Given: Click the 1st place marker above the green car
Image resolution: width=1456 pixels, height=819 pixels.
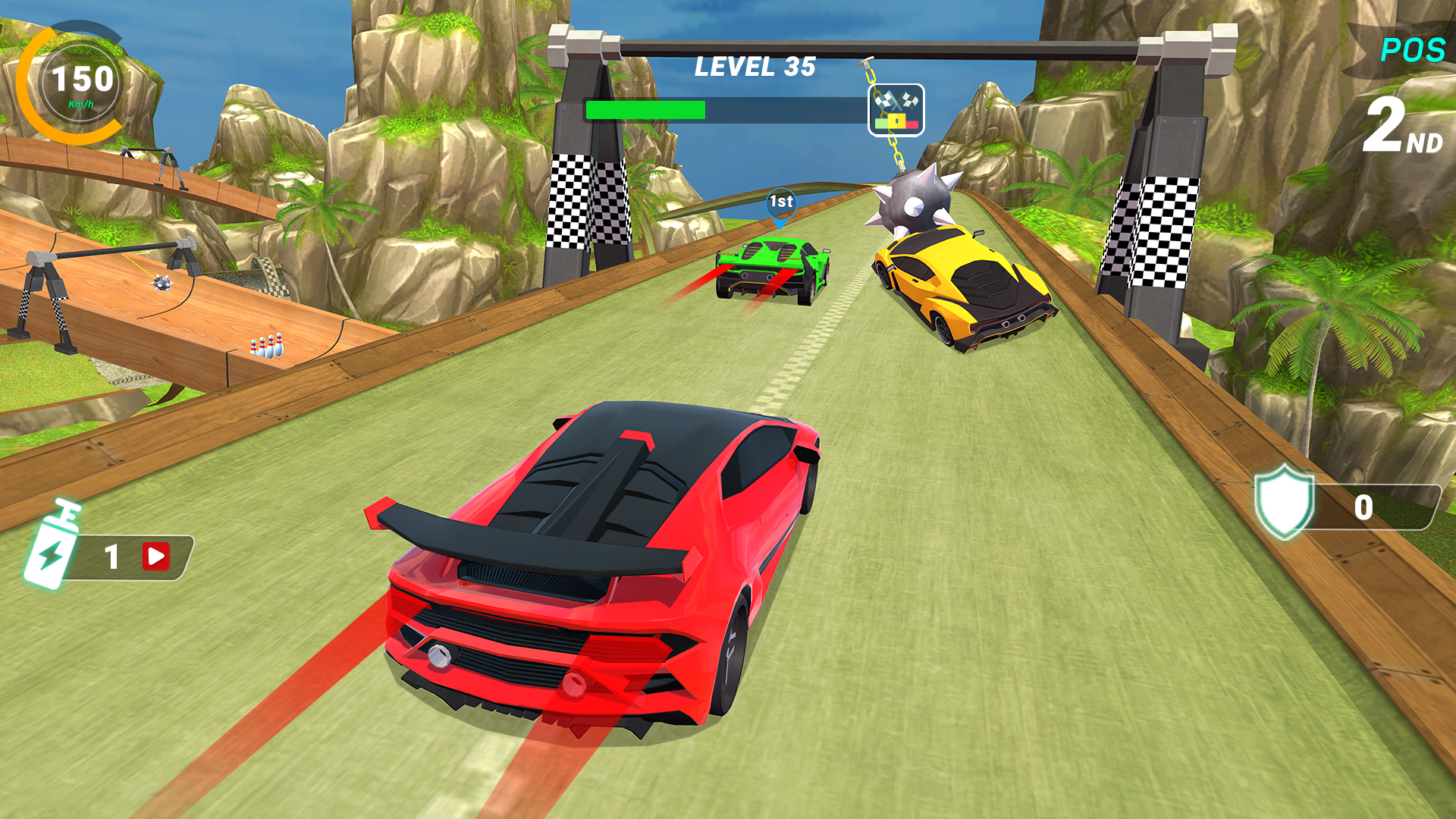Looking at the screenshot, I should coord(780,201).
